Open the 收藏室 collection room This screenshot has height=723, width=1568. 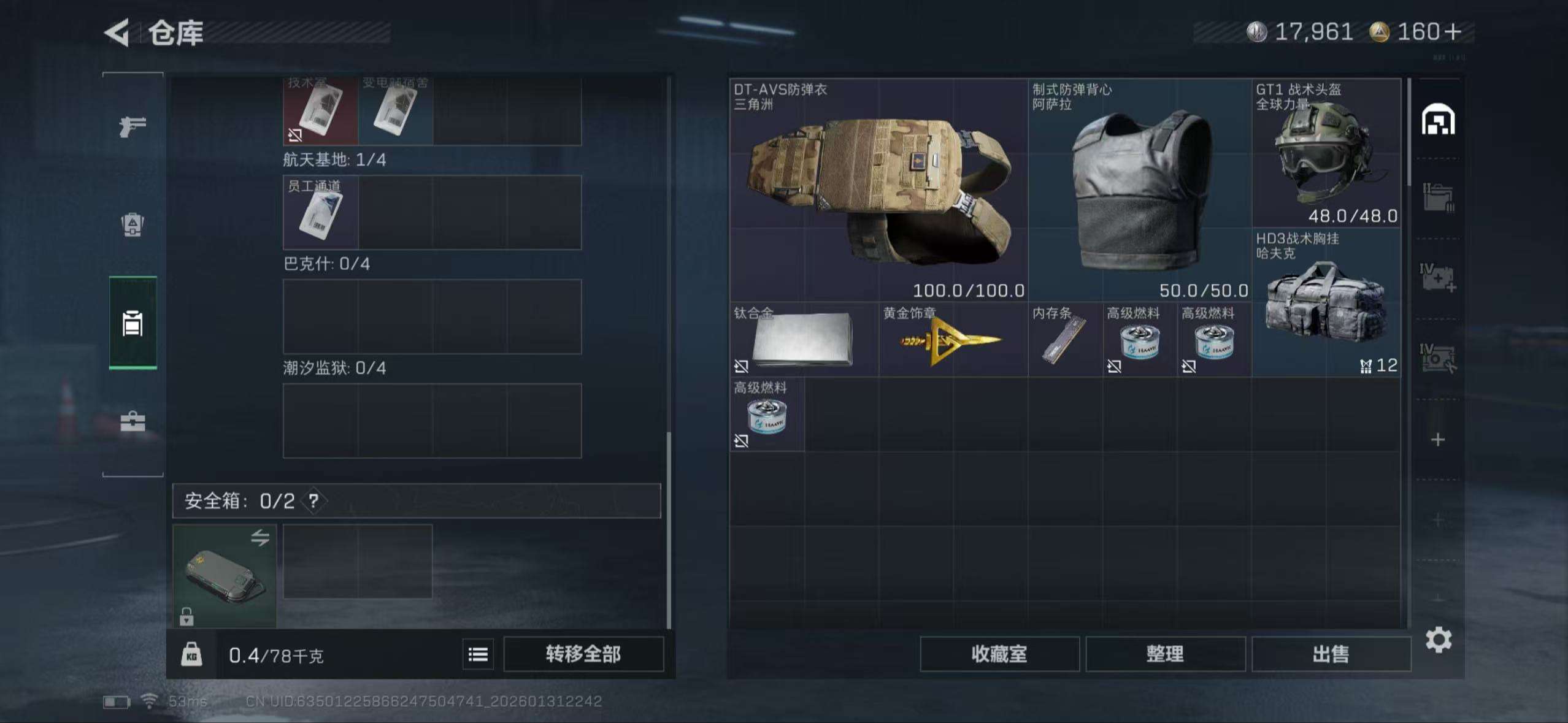(x=999, y=654)
